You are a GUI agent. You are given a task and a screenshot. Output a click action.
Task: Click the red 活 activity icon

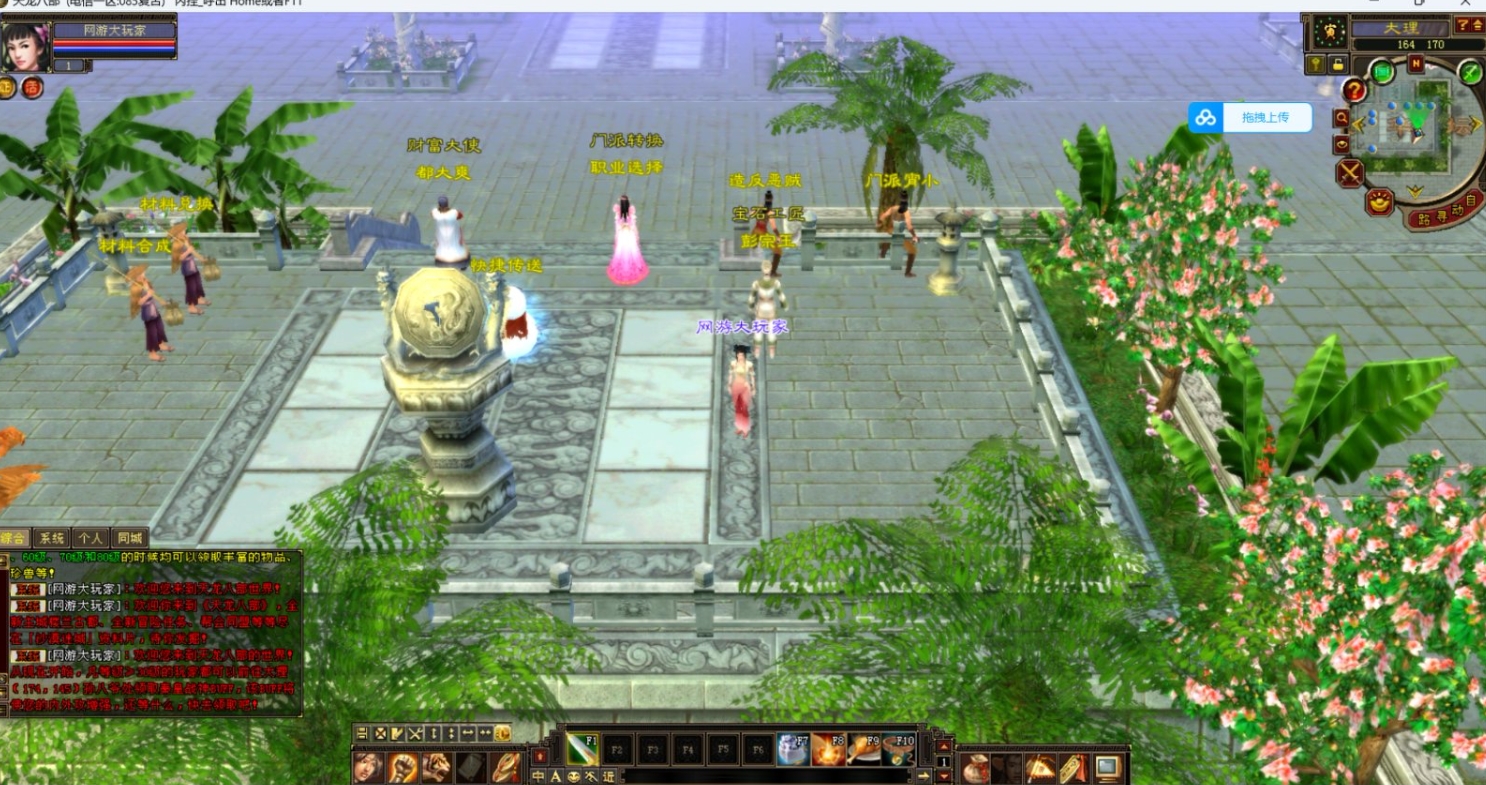point(33,88)
